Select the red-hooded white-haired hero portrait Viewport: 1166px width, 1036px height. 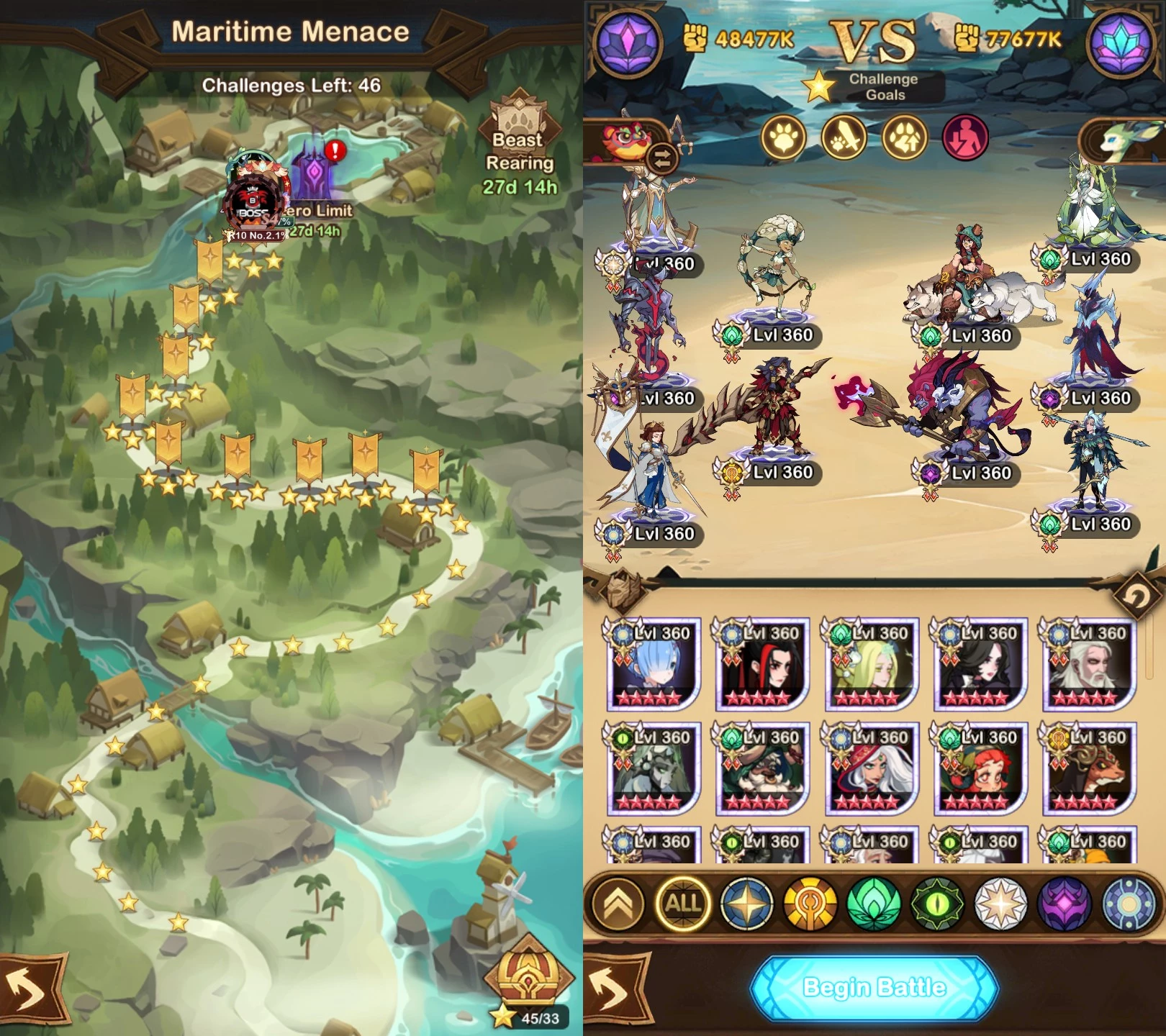tap(871, 768)
